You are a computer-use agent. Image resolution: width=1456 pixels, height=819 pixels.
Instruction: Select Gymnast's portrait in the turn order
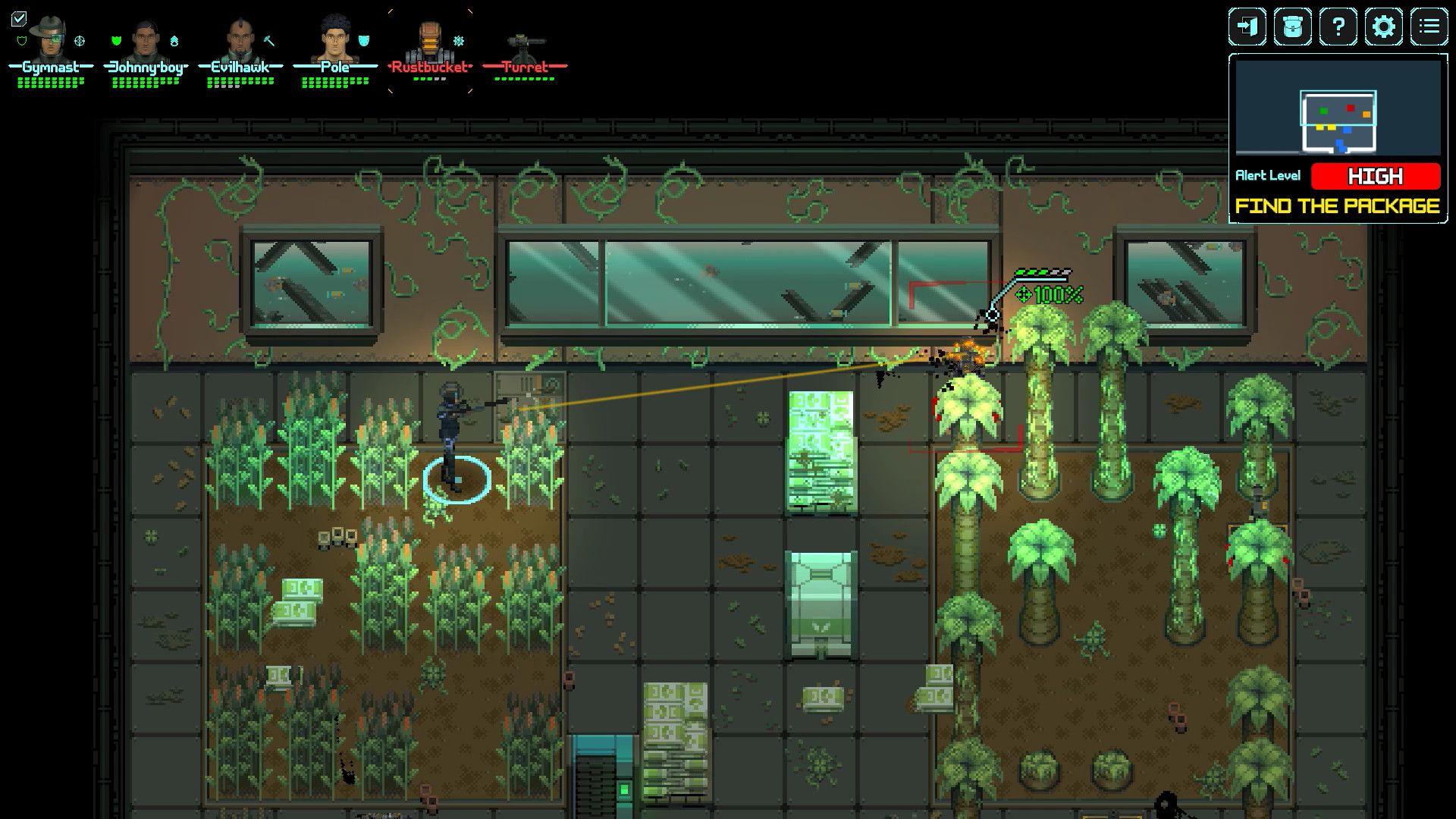coord(50,38)
